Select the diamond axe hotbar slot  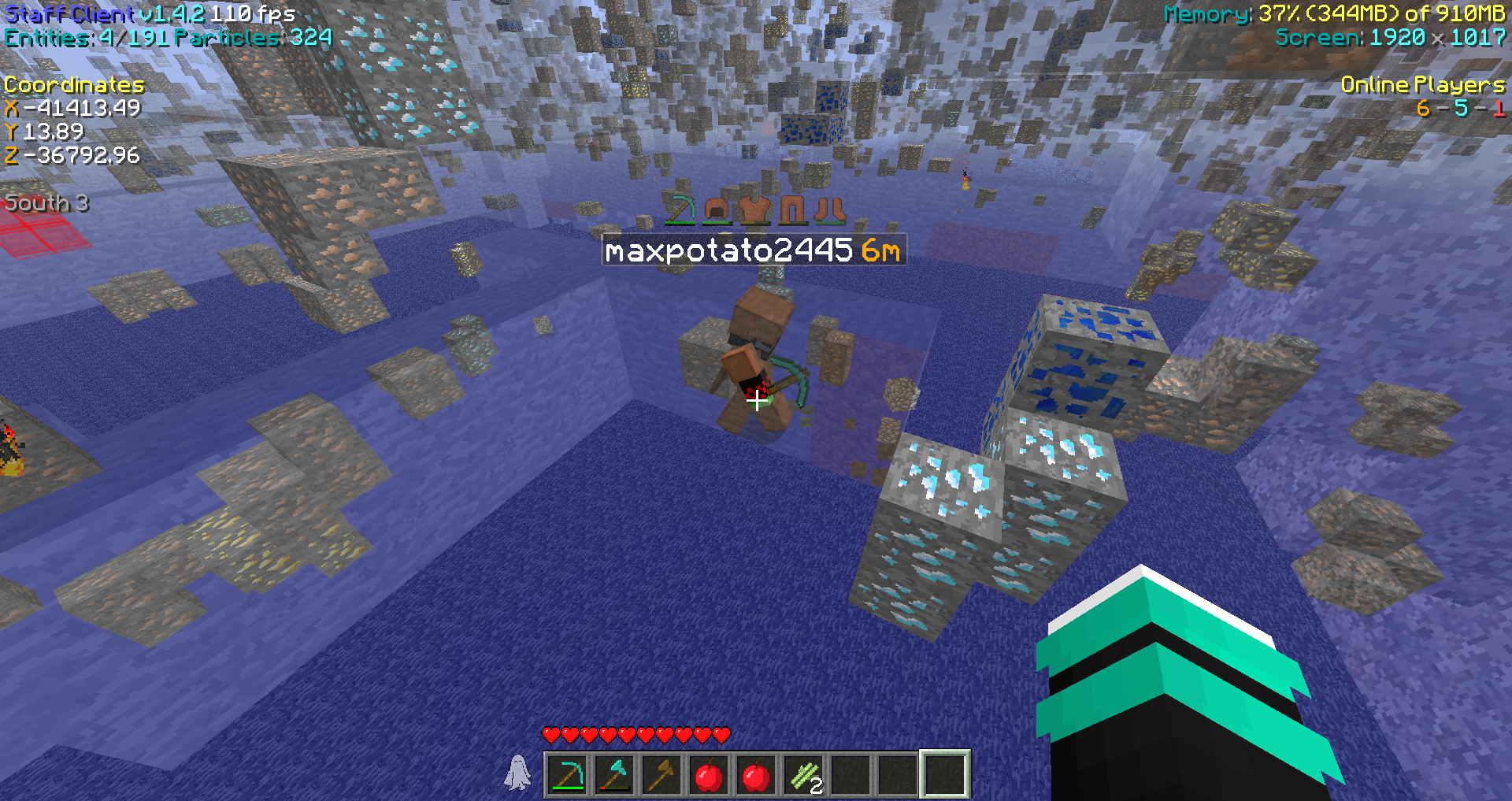[x=615, y=775]
